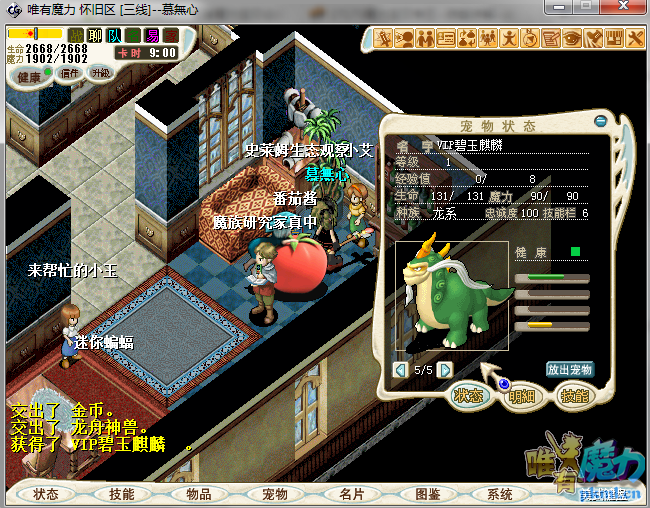Open the 系统 system menu
The width and height of the screenshot is (650, 508).
(x=499, y=494)
